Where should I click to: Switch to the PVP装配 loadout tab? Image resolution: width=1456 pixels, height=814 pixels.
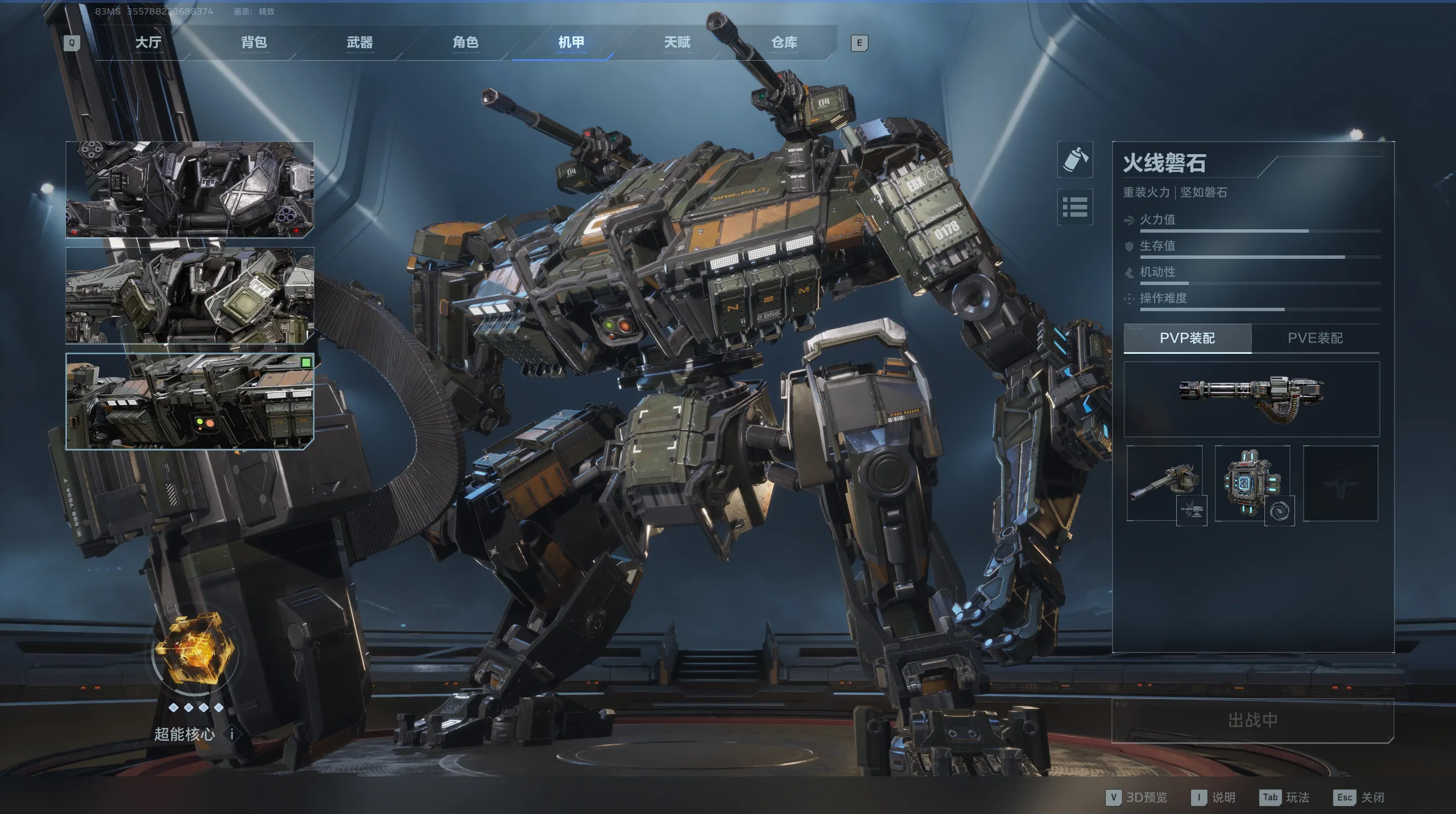pyautogui.click(x=1187, y=338)
